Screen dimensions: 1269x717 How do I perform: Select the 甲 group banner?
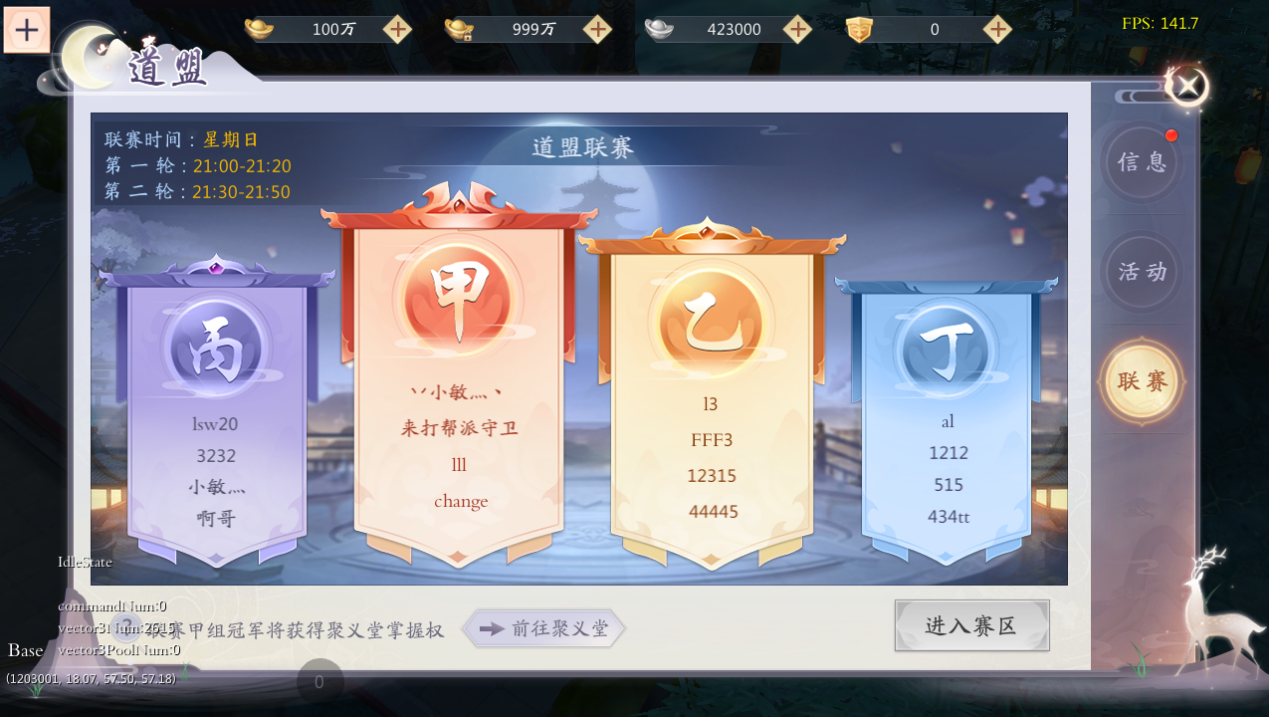point(459,380)
